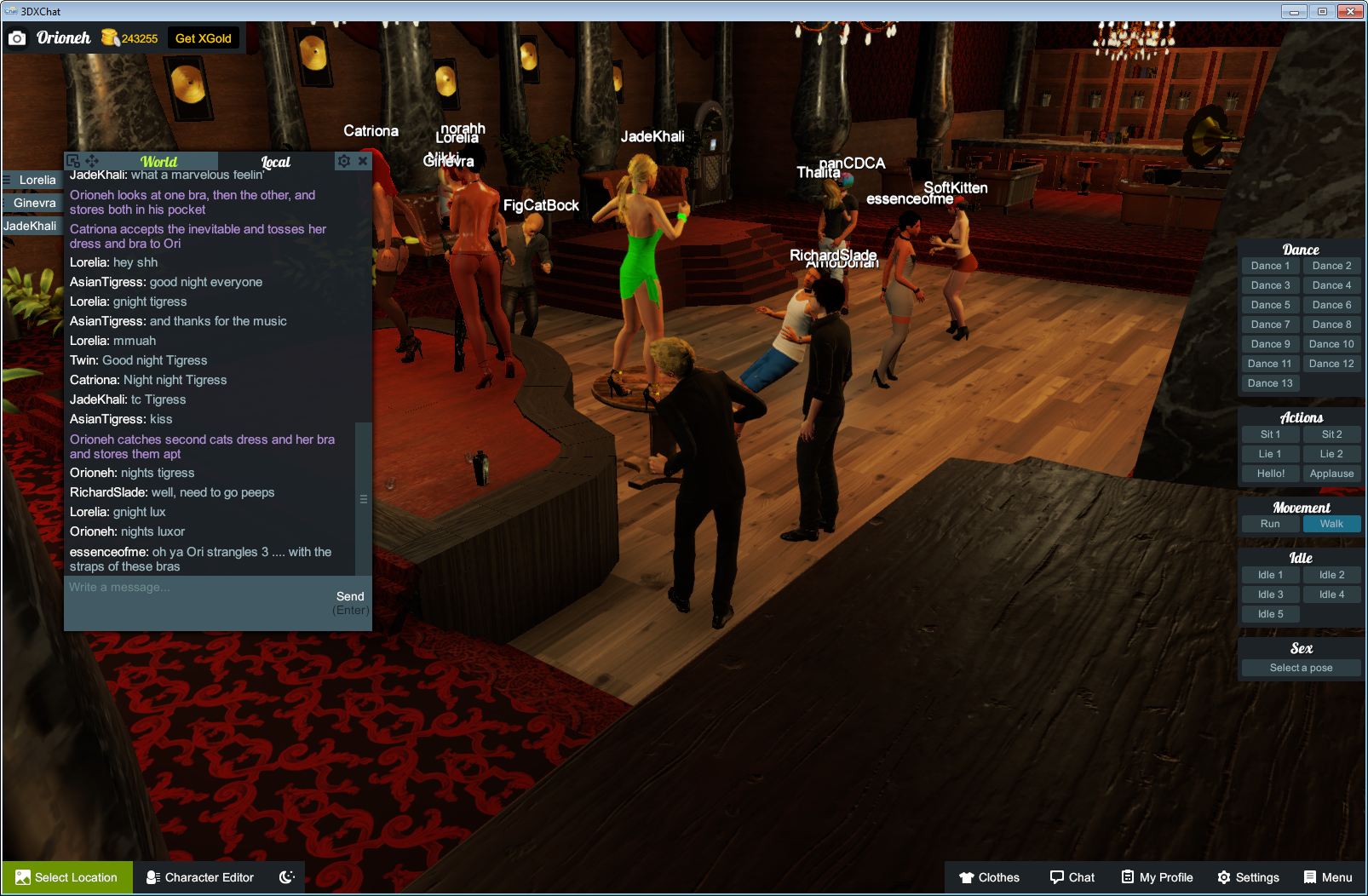Enable Walk movement mode
The height and width of the screenshot is (896, 1368).
click(1331, 524)
